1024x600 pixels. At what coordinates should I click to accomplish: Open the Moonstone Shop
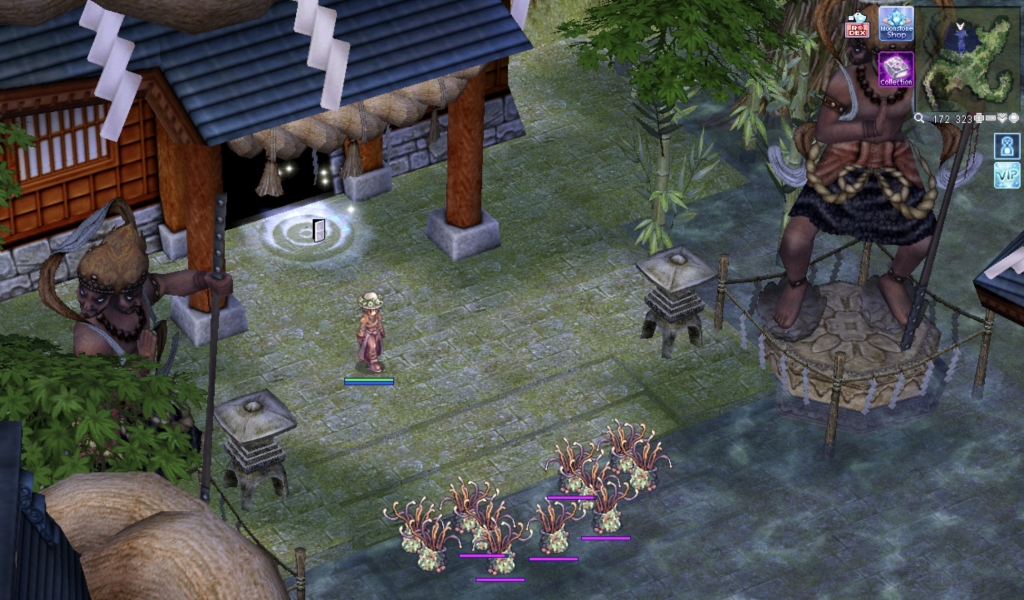click(x=896, y=23)
